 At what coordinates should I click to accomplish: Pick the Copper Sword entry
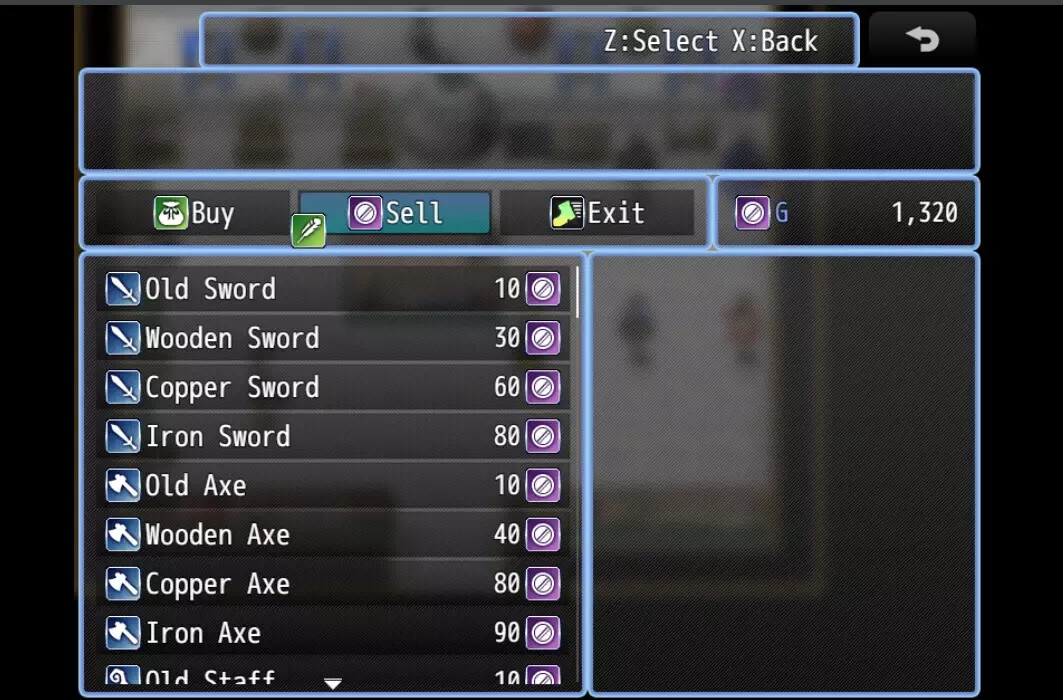coord(333,387)
